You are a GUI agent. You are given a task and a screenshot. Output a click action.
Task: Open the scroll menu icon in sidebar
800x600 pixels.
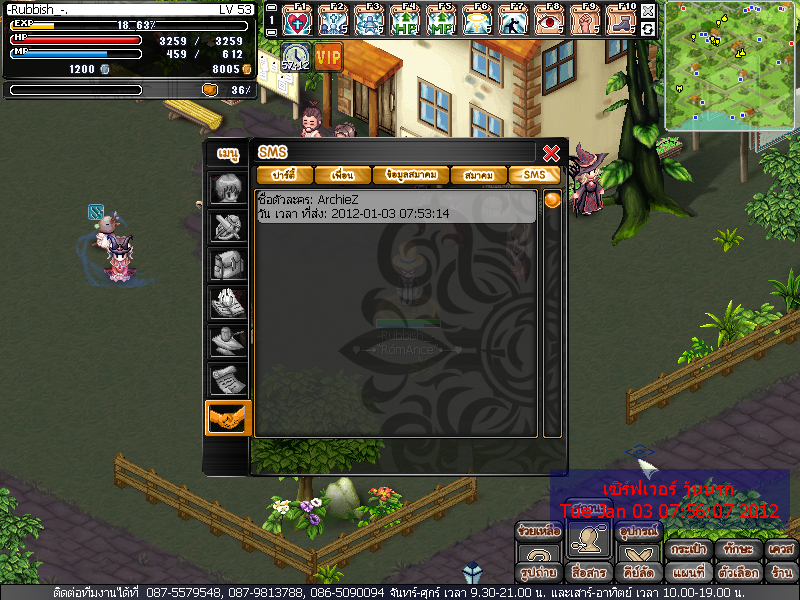[x=228, y=379]
